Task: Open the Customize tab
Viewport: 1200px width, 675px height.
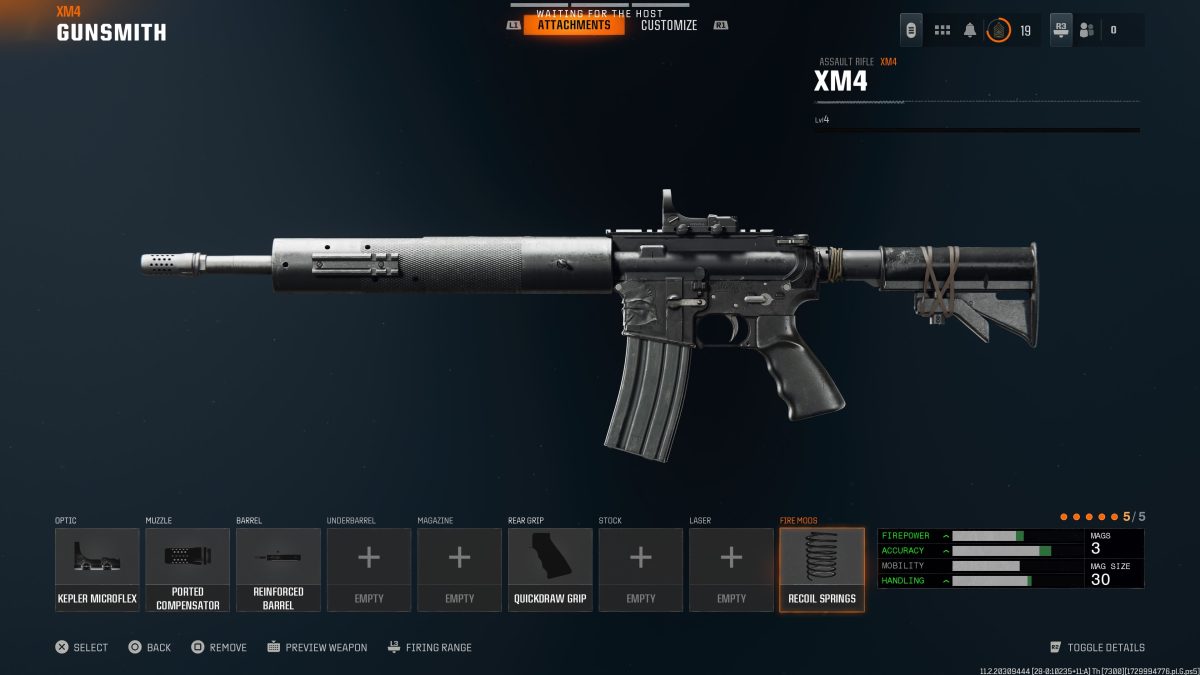Action: tap(669, 25)
